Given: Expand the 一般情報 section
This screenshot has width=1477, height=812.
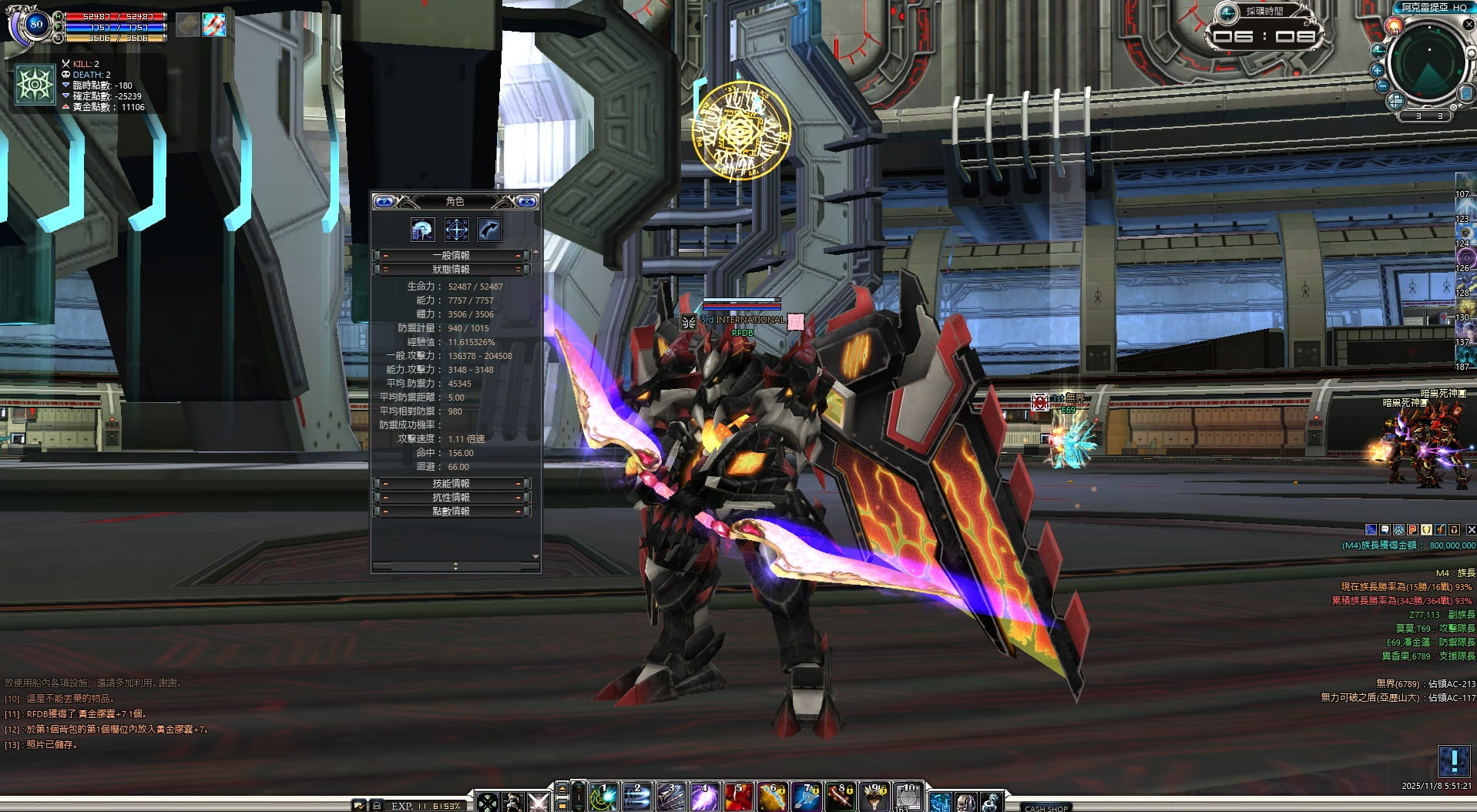Looking at the screenshot, I should click(x=451, y=255).
